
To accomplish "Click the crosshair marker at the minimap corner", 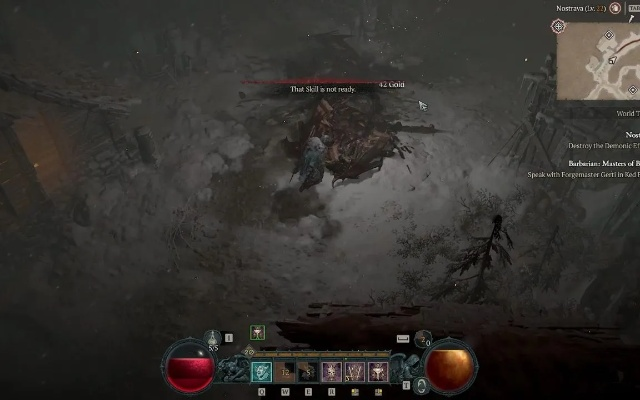I will [558, 26].
